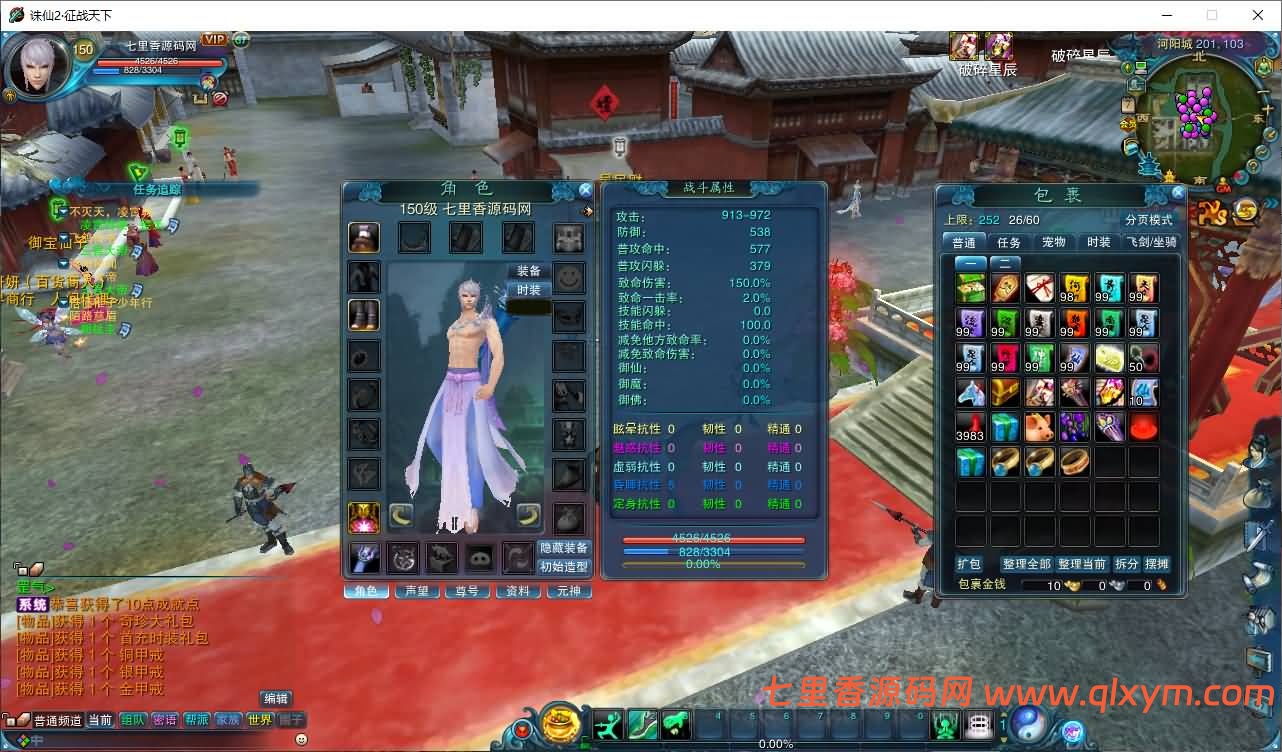Switch to the 宠物 tab in bag panel
This screenshot has height=752, width=1282.
(1052, 241)
